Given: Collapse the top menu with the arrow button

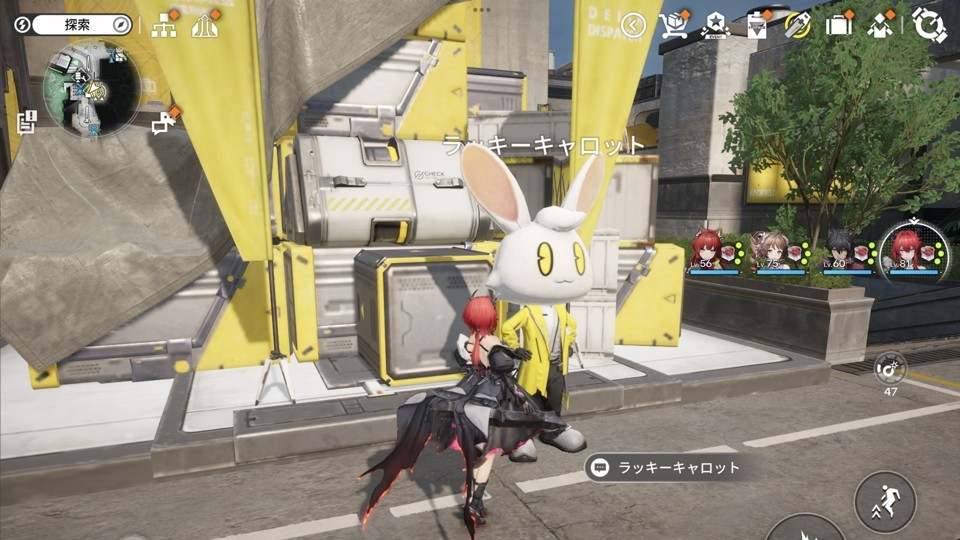Looking at the screenshot, I should 633,25.
